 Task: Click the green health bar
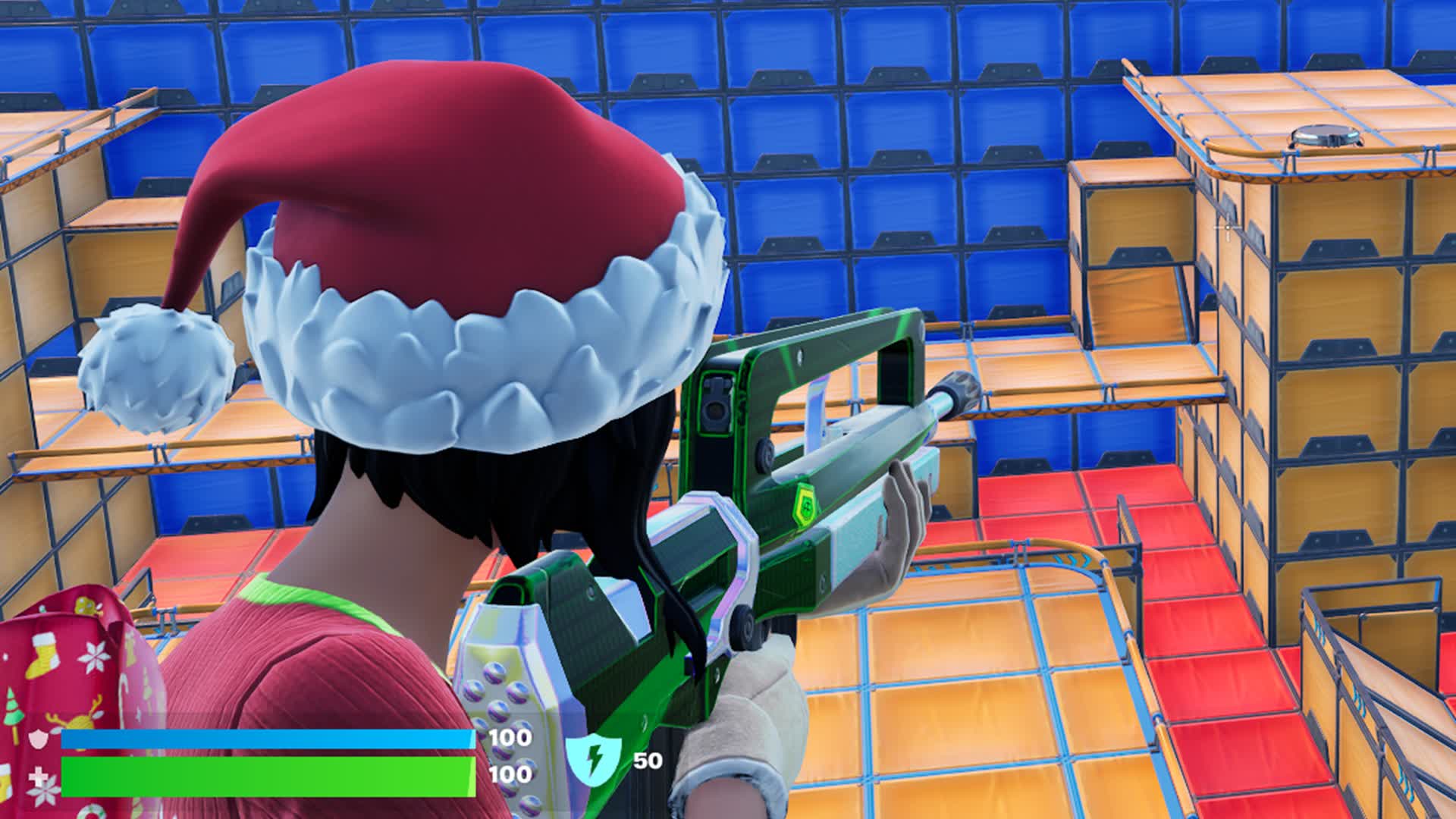click(265, 777)
